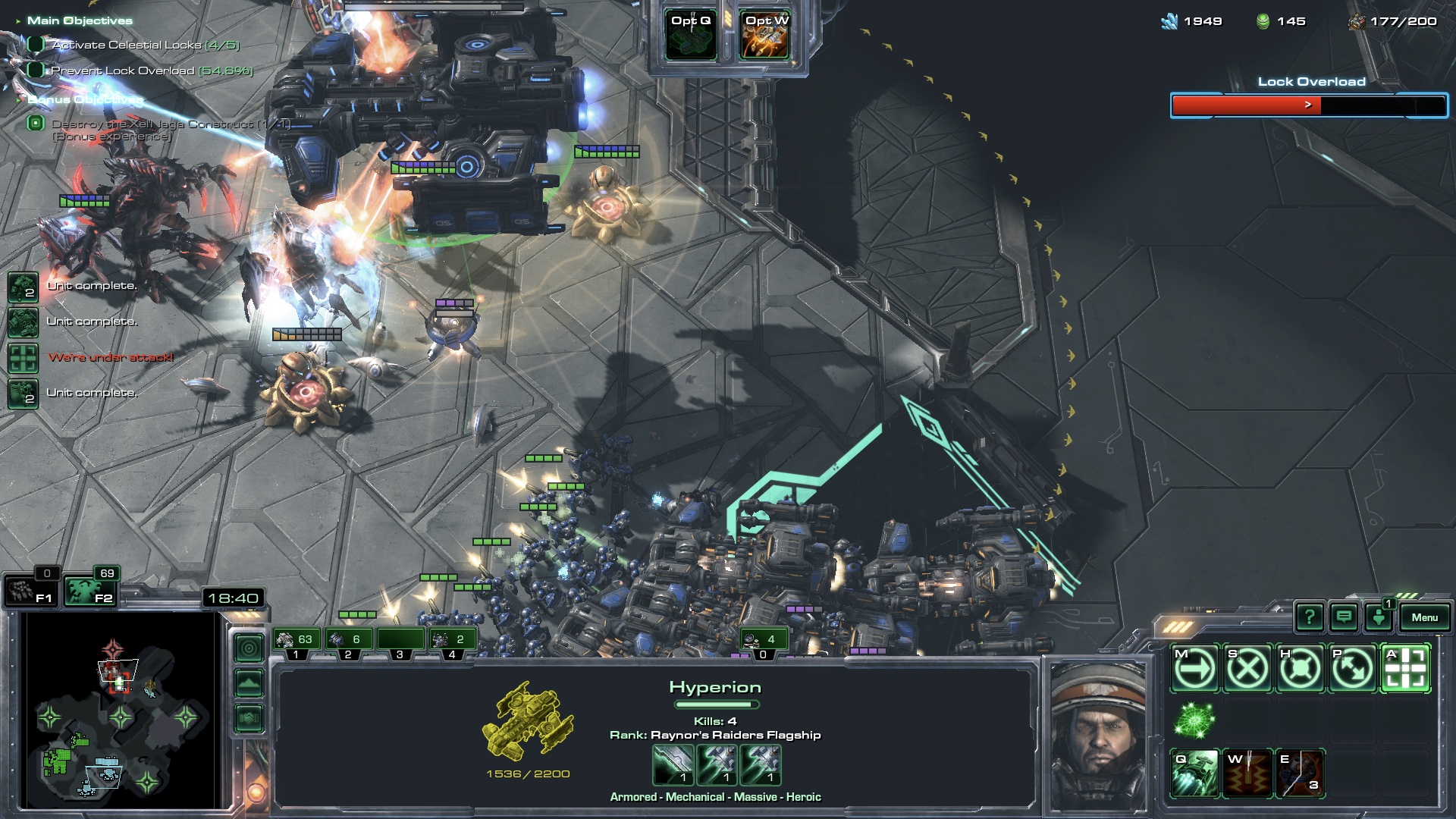
Task: Select the Attack command
Action: 1405,669
